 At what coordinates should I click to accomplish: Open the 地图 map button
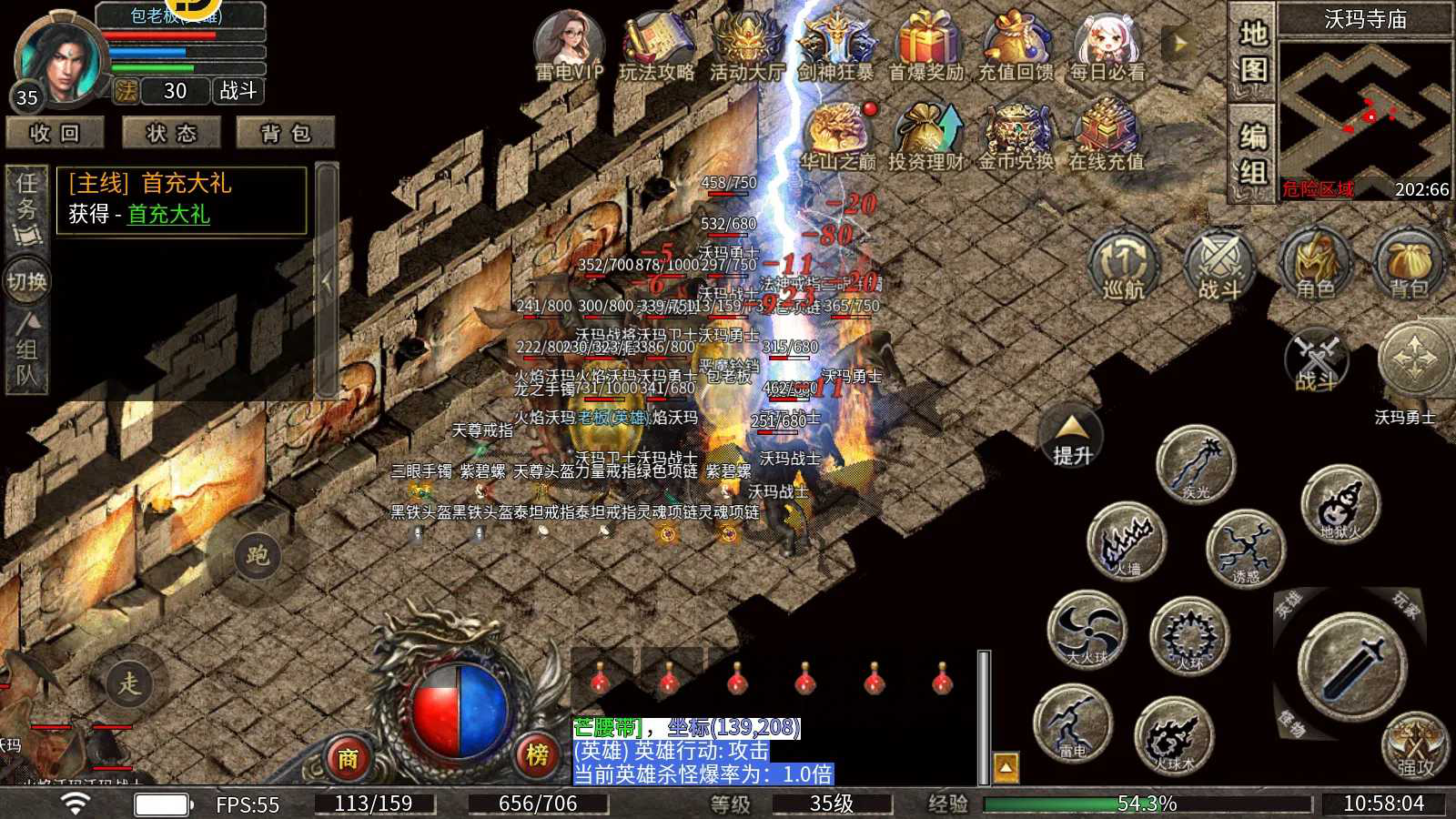click(x=1253, y=51)
